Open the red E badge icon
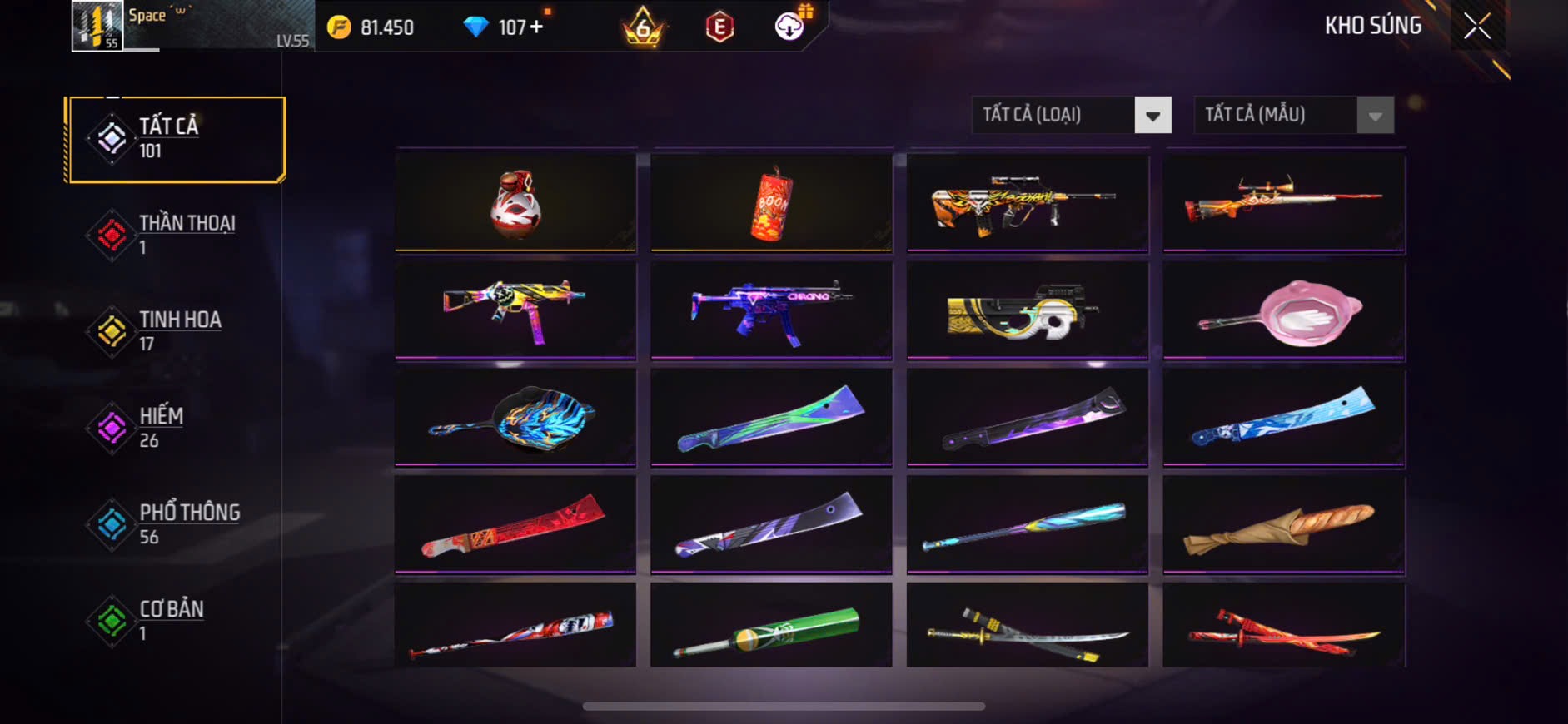The image size is (1568, 724). (x=719, y=27)
